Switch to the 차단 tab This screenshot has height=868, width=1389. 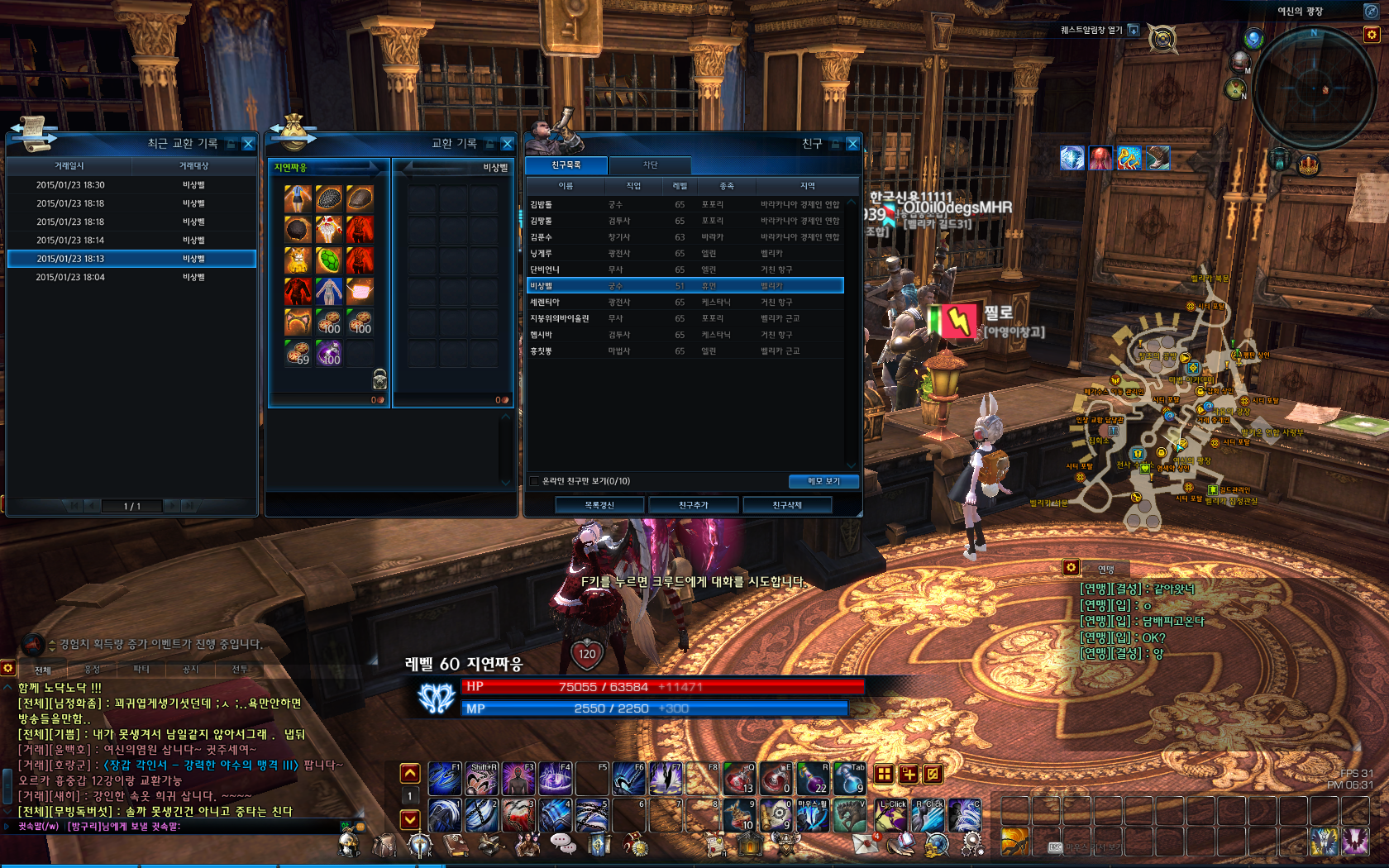click(x=650, y=165)
